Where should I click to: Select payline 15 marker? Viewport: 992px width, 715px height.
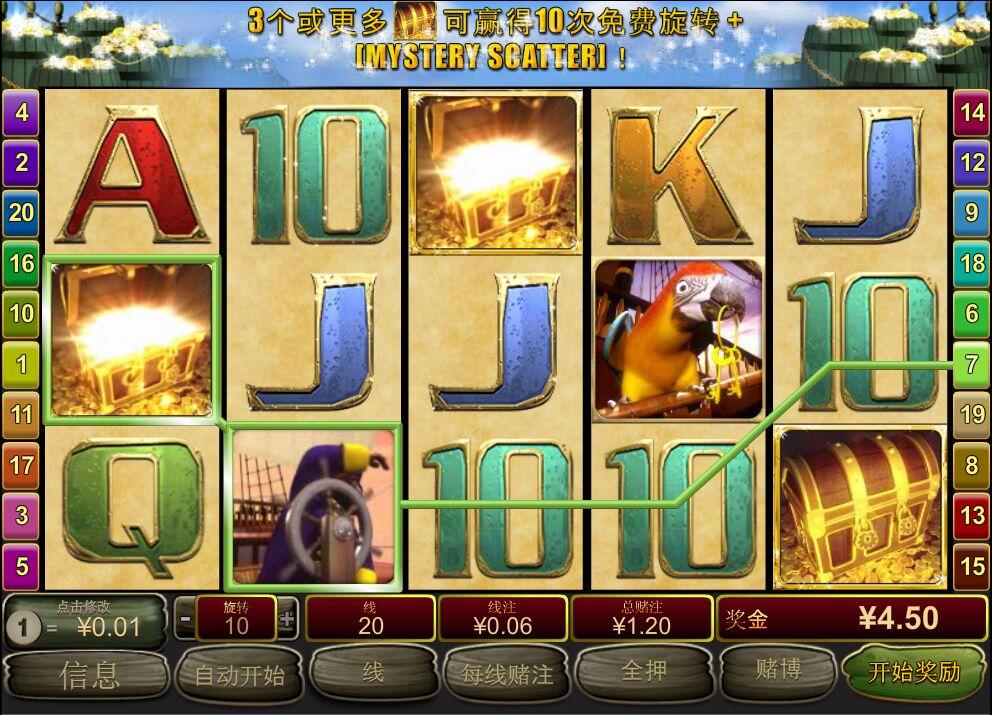[x=971, y=567]
